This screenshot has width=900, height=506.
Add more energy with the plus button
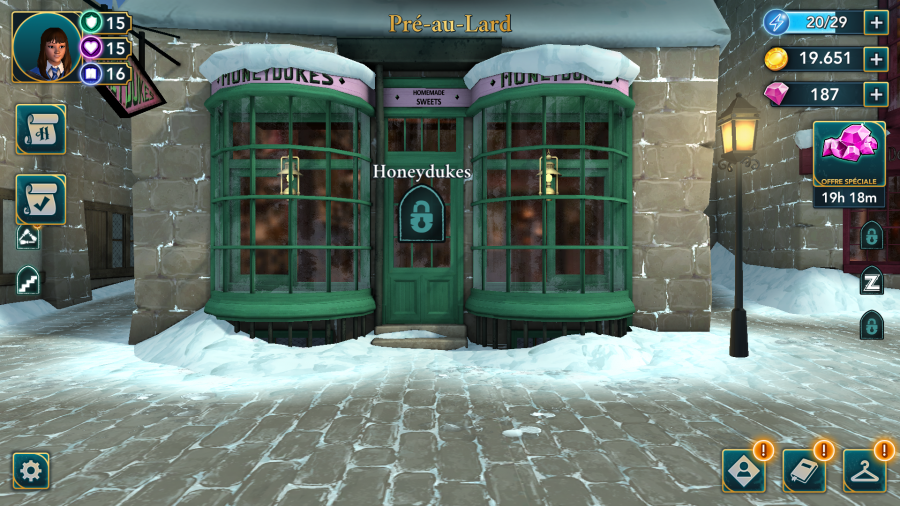pos(877,23)
